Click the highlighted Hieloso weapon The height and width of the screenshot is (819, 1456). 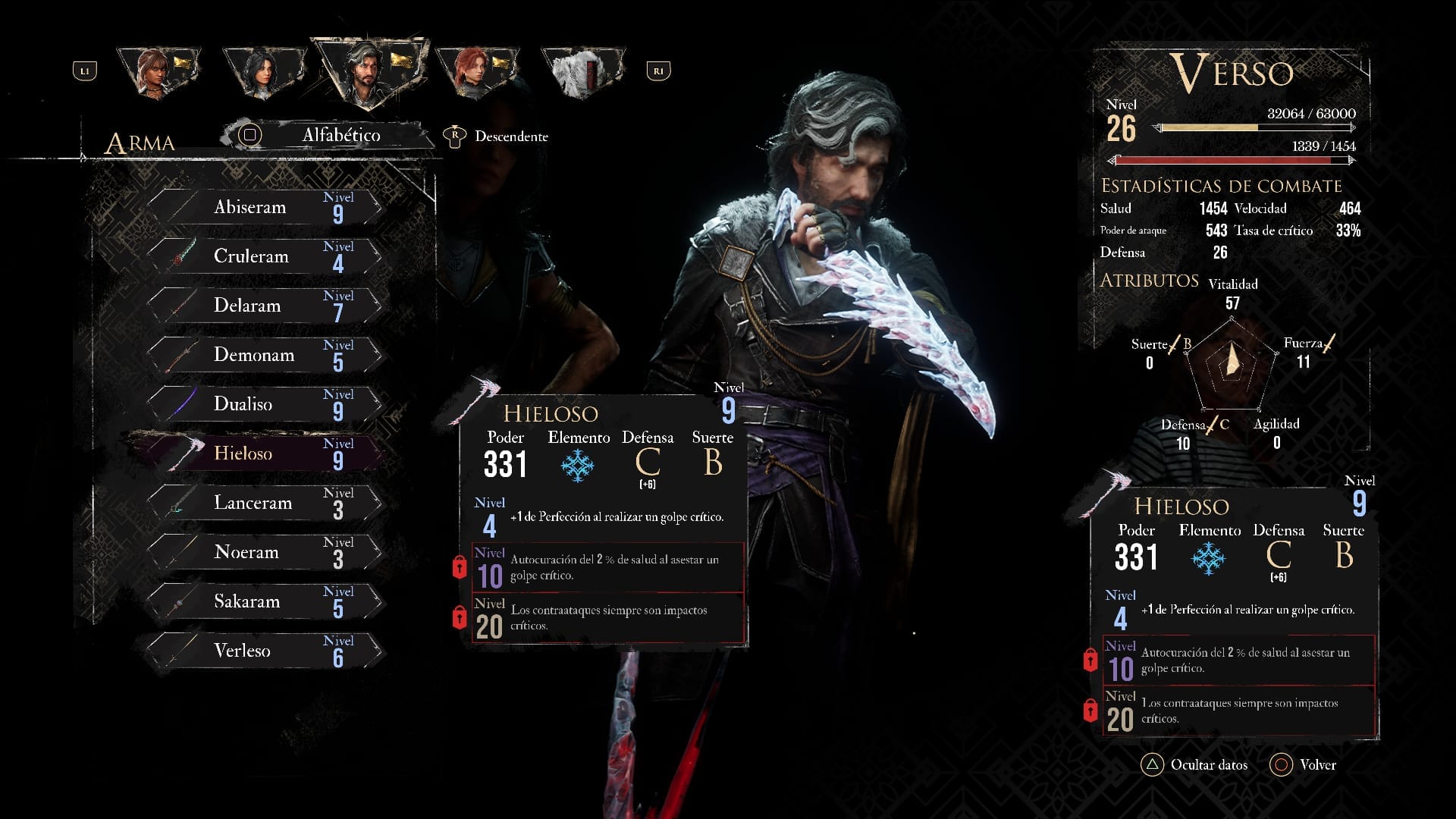point(262,453)
